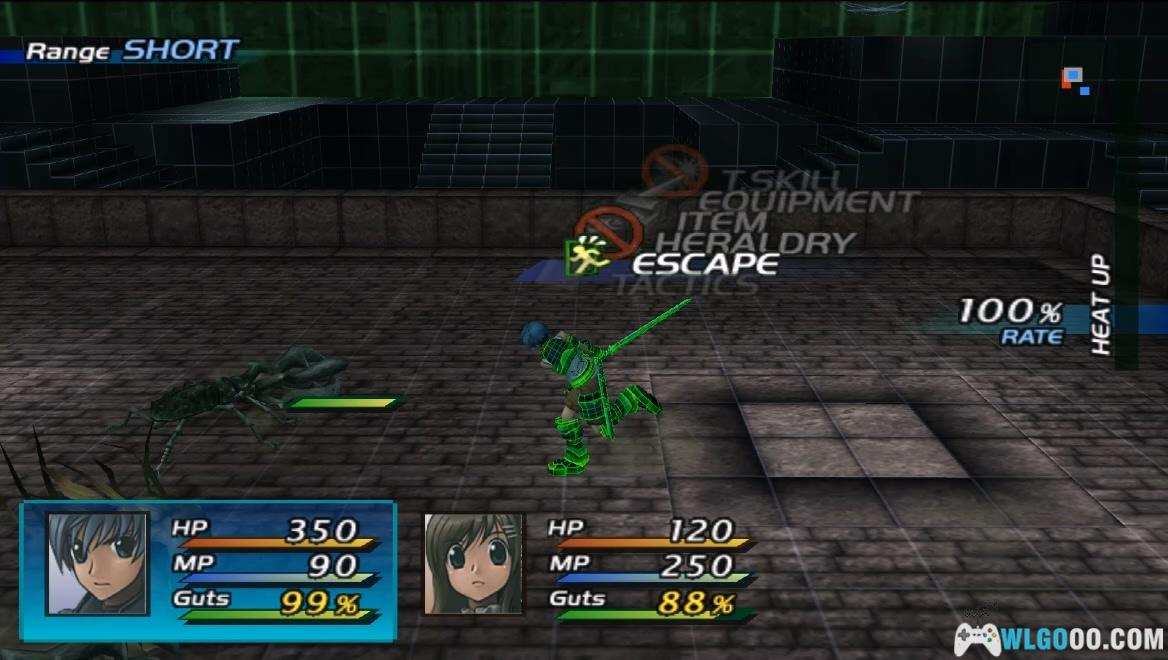Select ITEM in the battle menu
This screenshot has width=1168, height=660.
[721, 222]
